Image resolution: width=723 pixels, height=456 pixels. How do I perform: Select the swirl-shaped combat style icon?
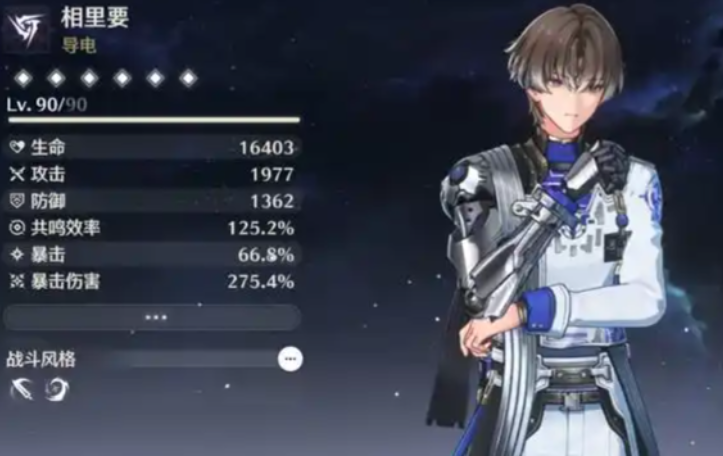pos(50,389)
